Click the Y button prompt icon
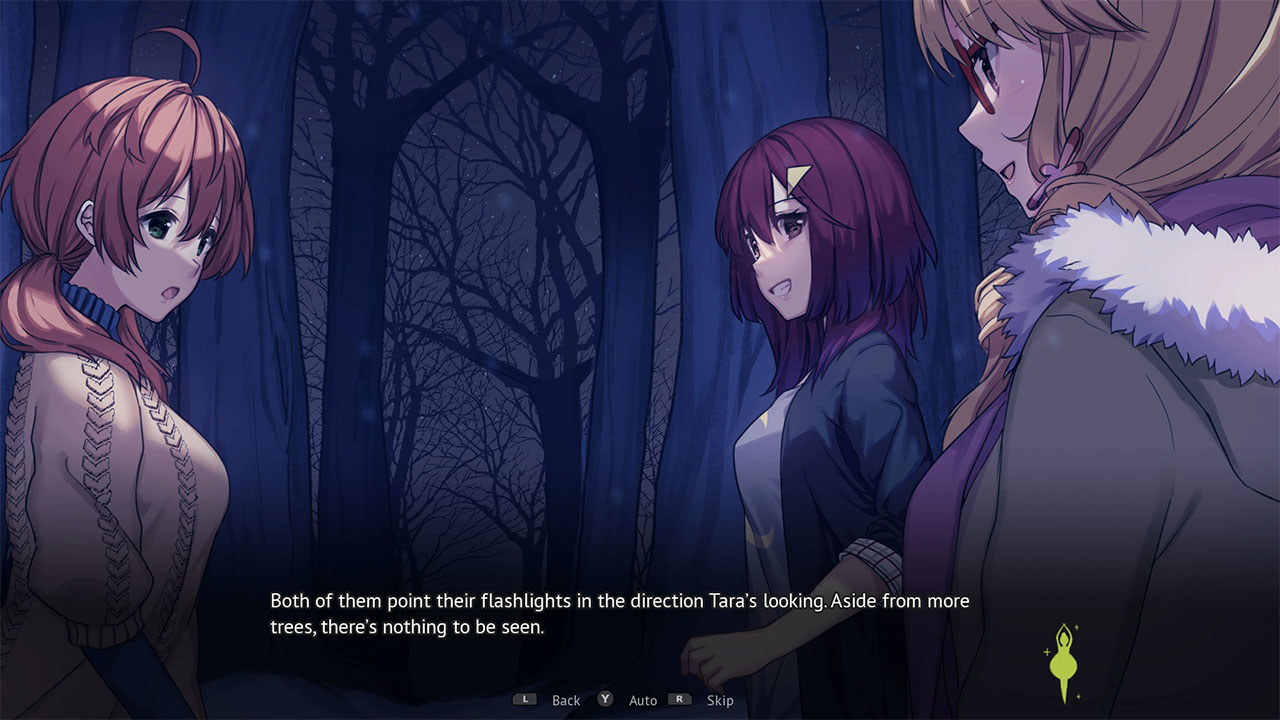The image size is (1280, 720). [x=605, y=699]
